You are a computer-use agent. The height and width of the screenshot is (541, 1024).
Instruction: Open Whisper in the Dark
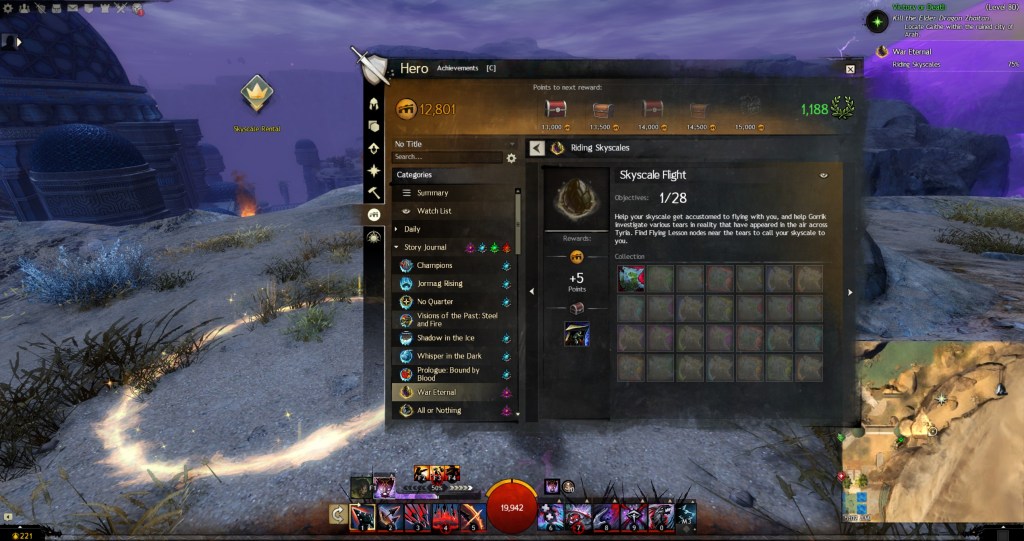coord(449,356)
